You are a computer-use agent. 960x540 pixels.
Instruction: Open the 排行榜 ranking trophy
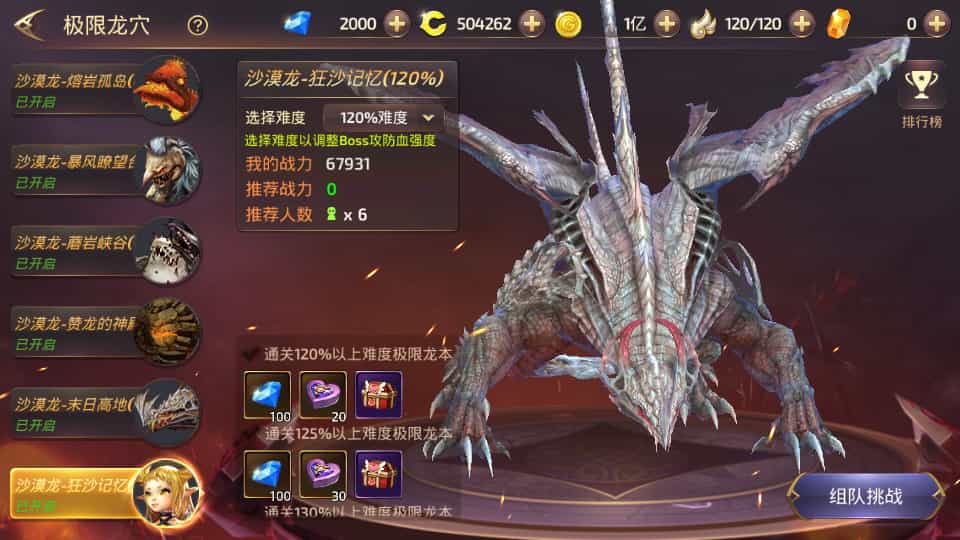pos(921,98)
